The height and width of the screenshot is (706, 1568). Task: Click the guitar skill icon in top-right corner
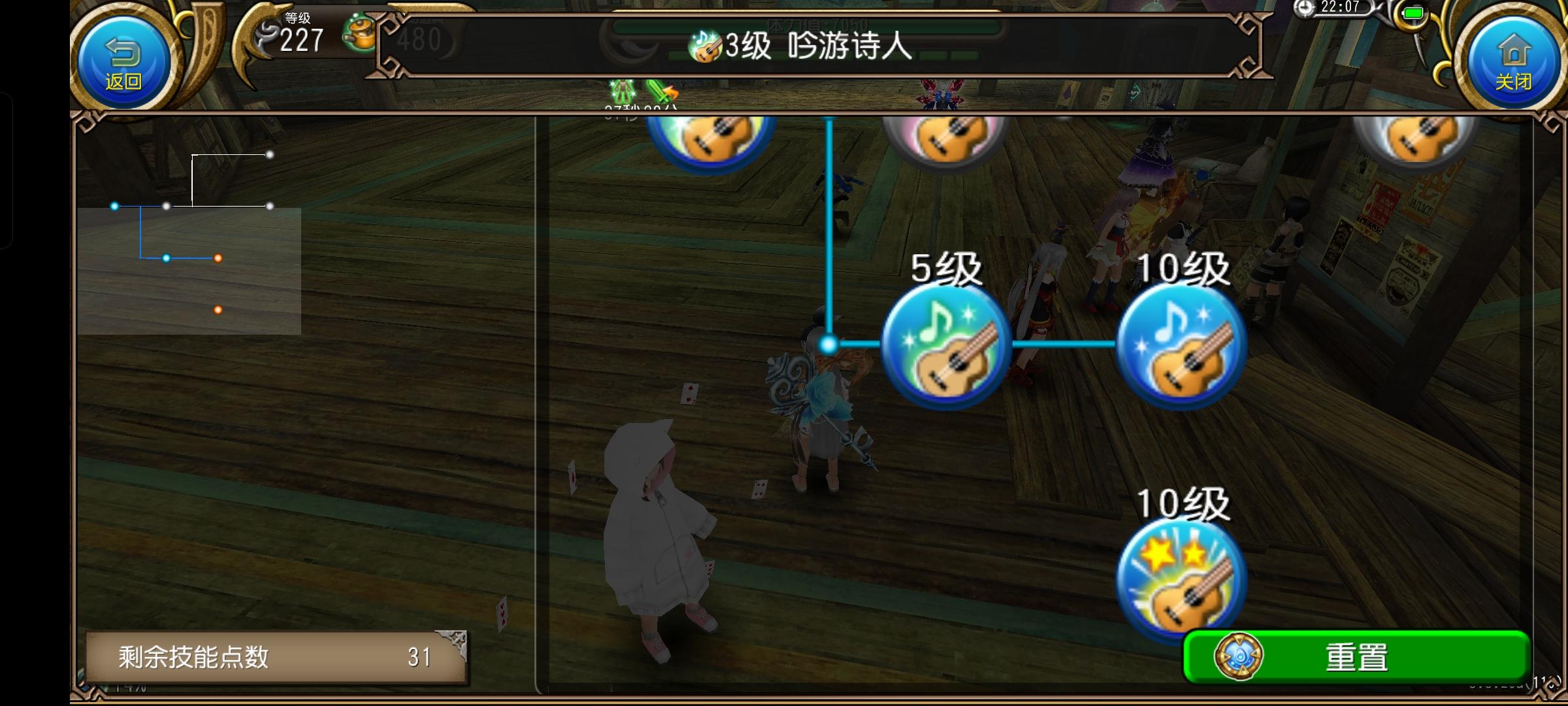[x=1414, y=141]
